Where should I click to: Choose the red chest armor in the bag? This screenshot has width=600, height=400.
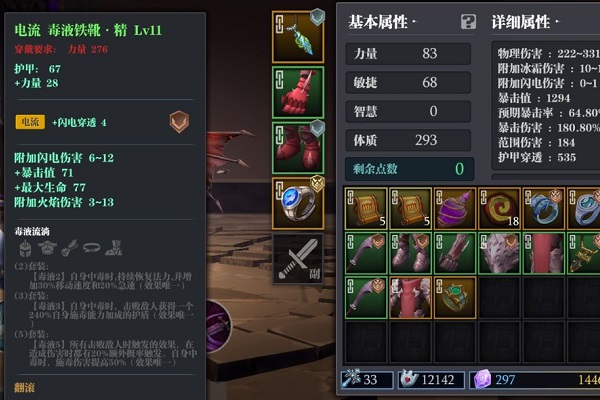click(x=411, y=297)
